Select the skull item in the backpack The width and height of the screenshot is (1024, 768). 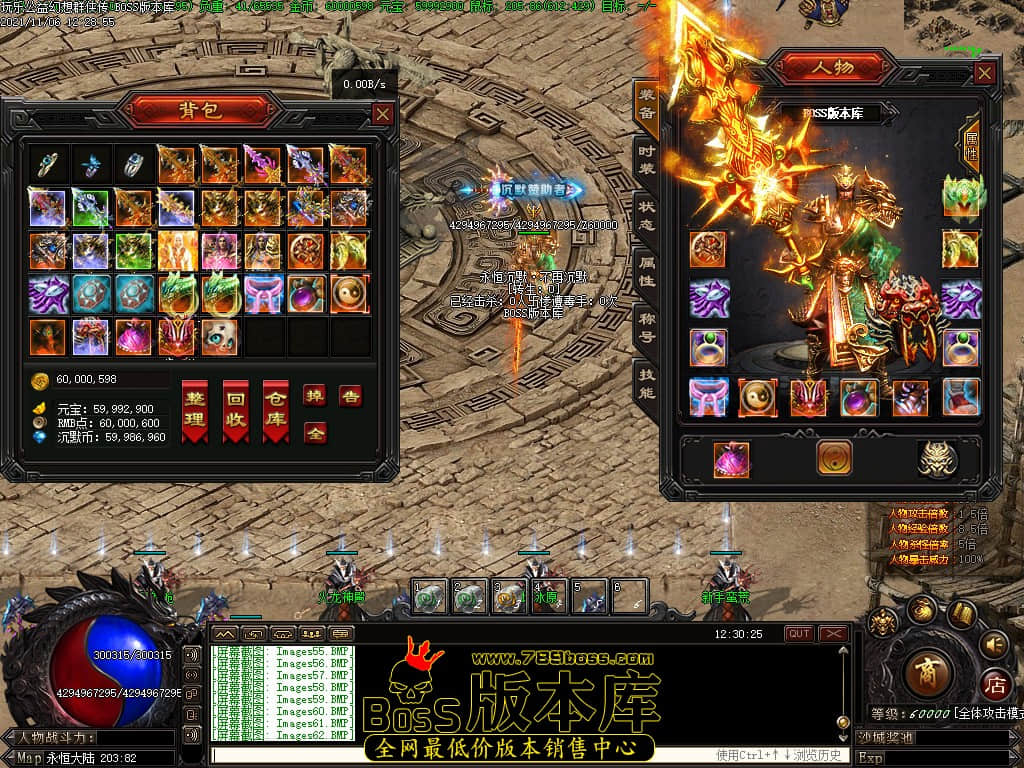click(x=219, y=338)
